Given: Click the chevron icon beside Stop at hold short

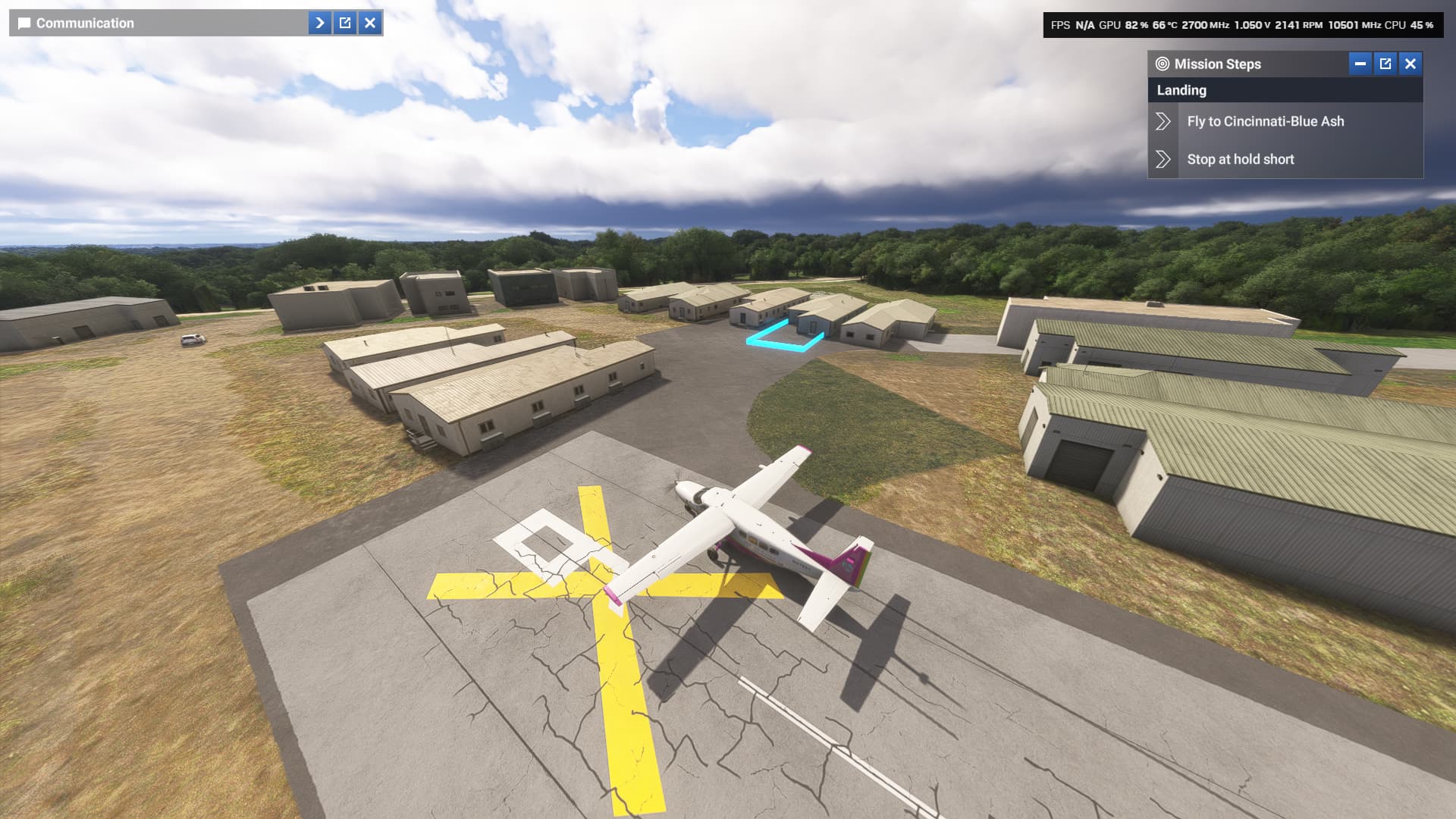Looking at the screenshot, I should 1163,159.
